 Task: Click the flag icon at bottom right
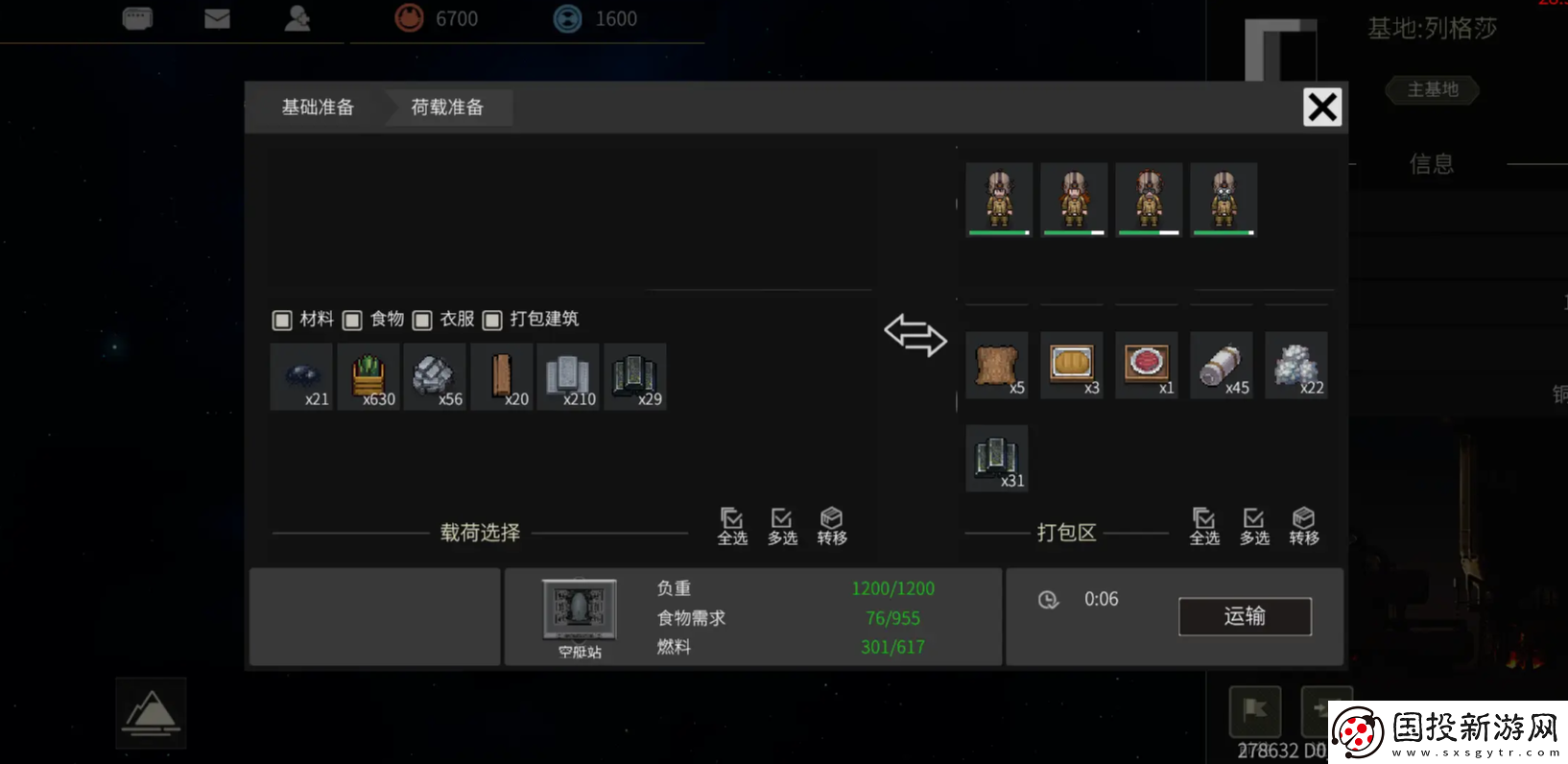[1255, 711]
